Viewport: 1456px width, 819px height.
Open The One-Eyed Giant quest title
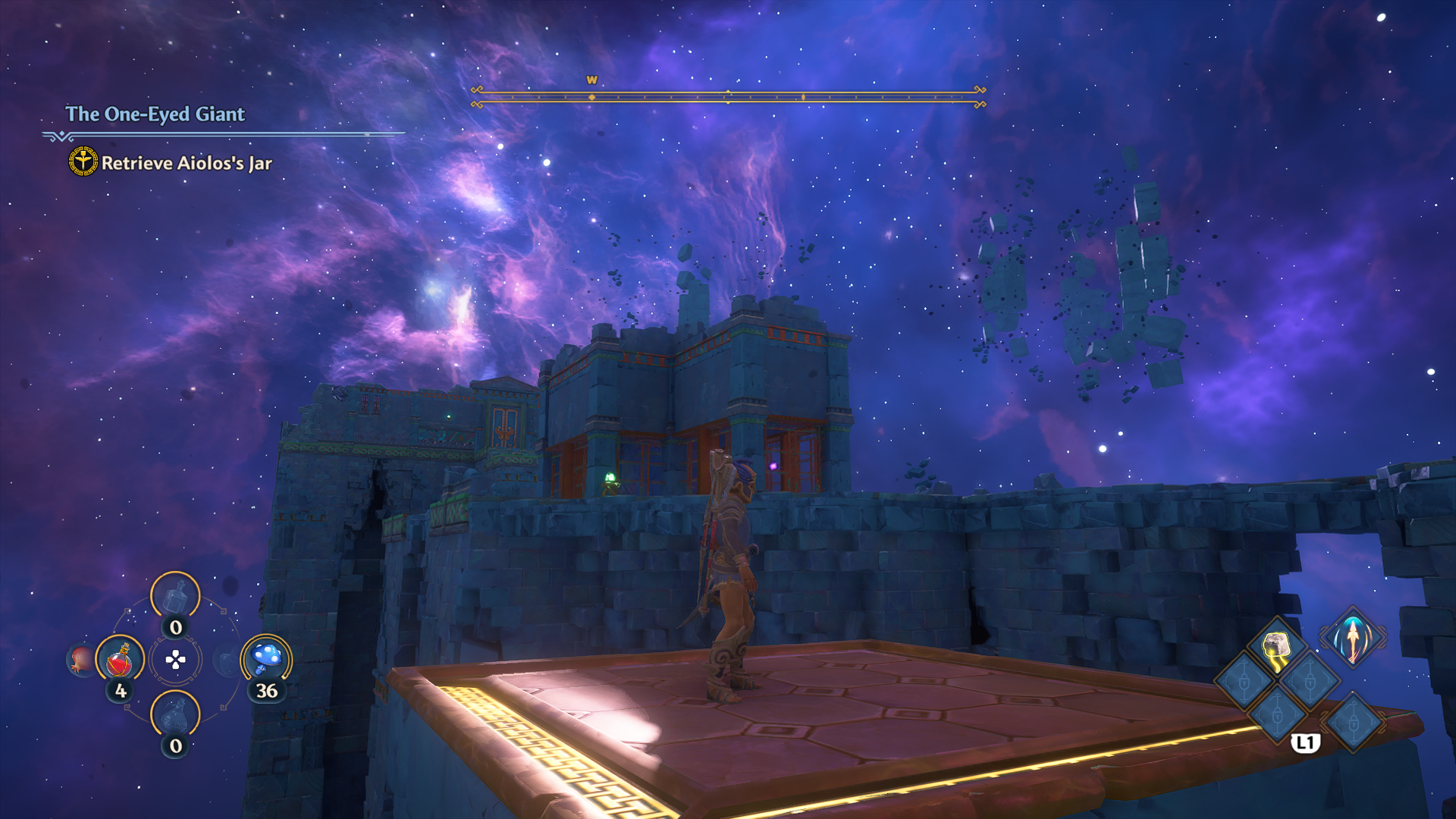pyautogui.click(x=155, y=114)
